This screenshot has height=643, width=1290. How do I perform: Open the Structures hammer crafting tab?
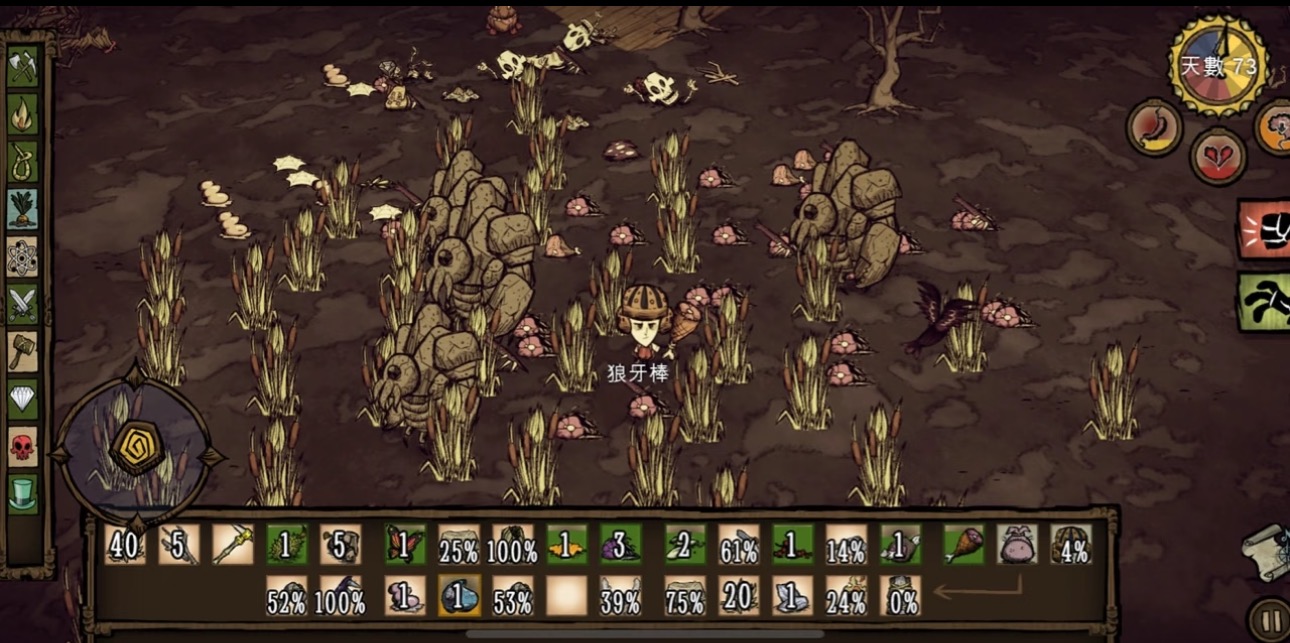[23, 352]
